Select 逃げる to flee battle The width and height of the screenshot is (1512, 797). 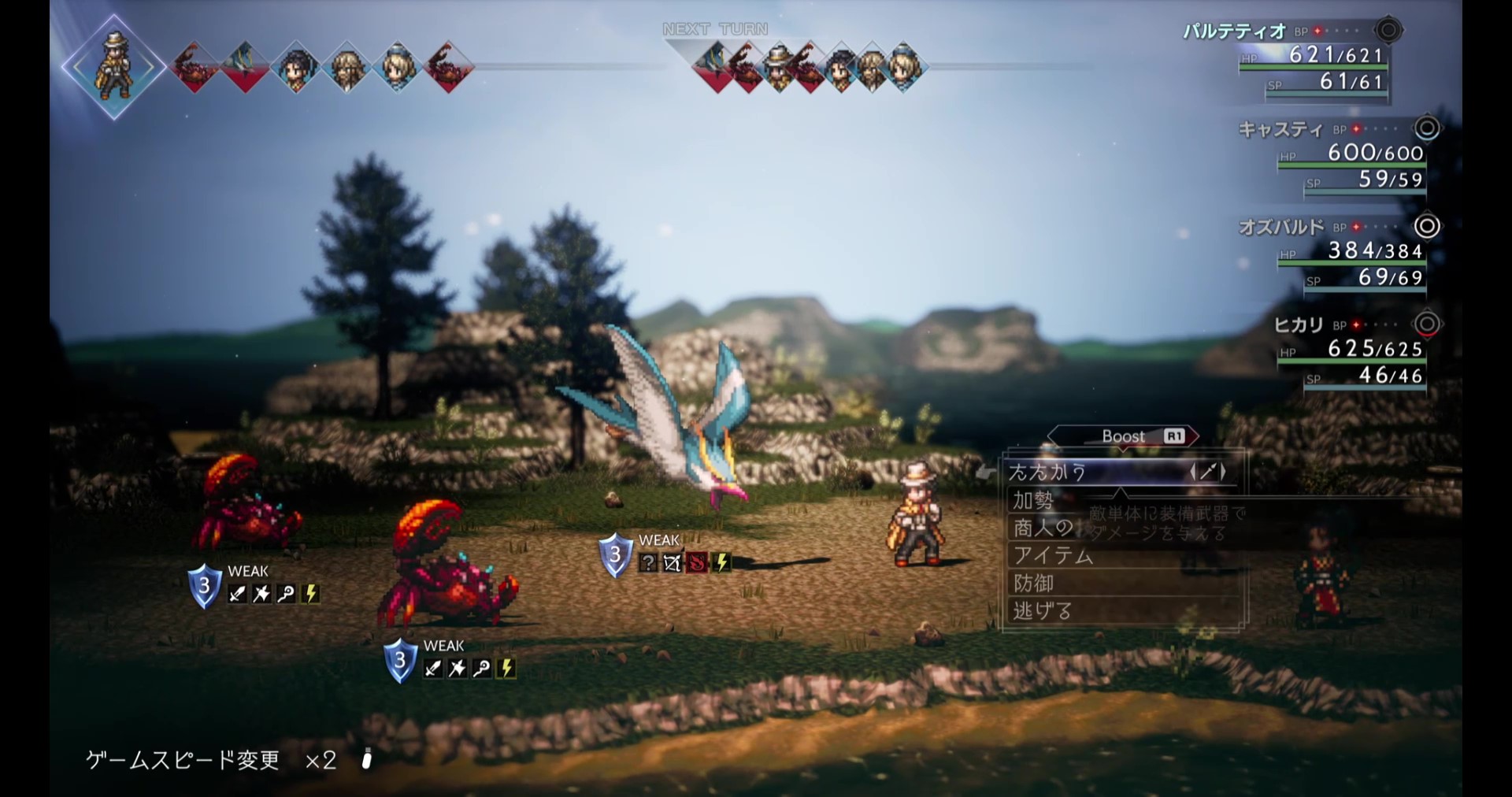pyautogui.click(x=1042, y=611)
